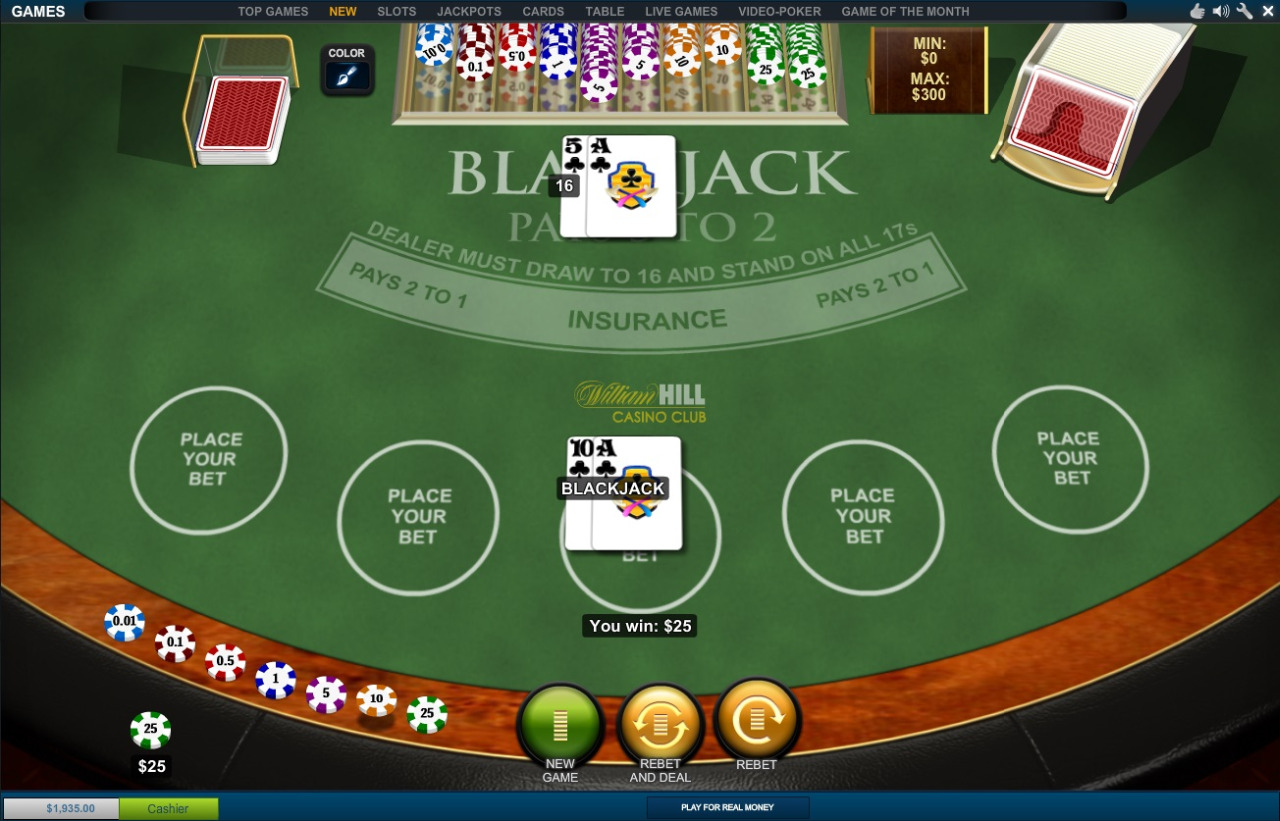Choose Rebet and Deal
This screenshot has height=821, width=1280.
[x=659, y=726]
